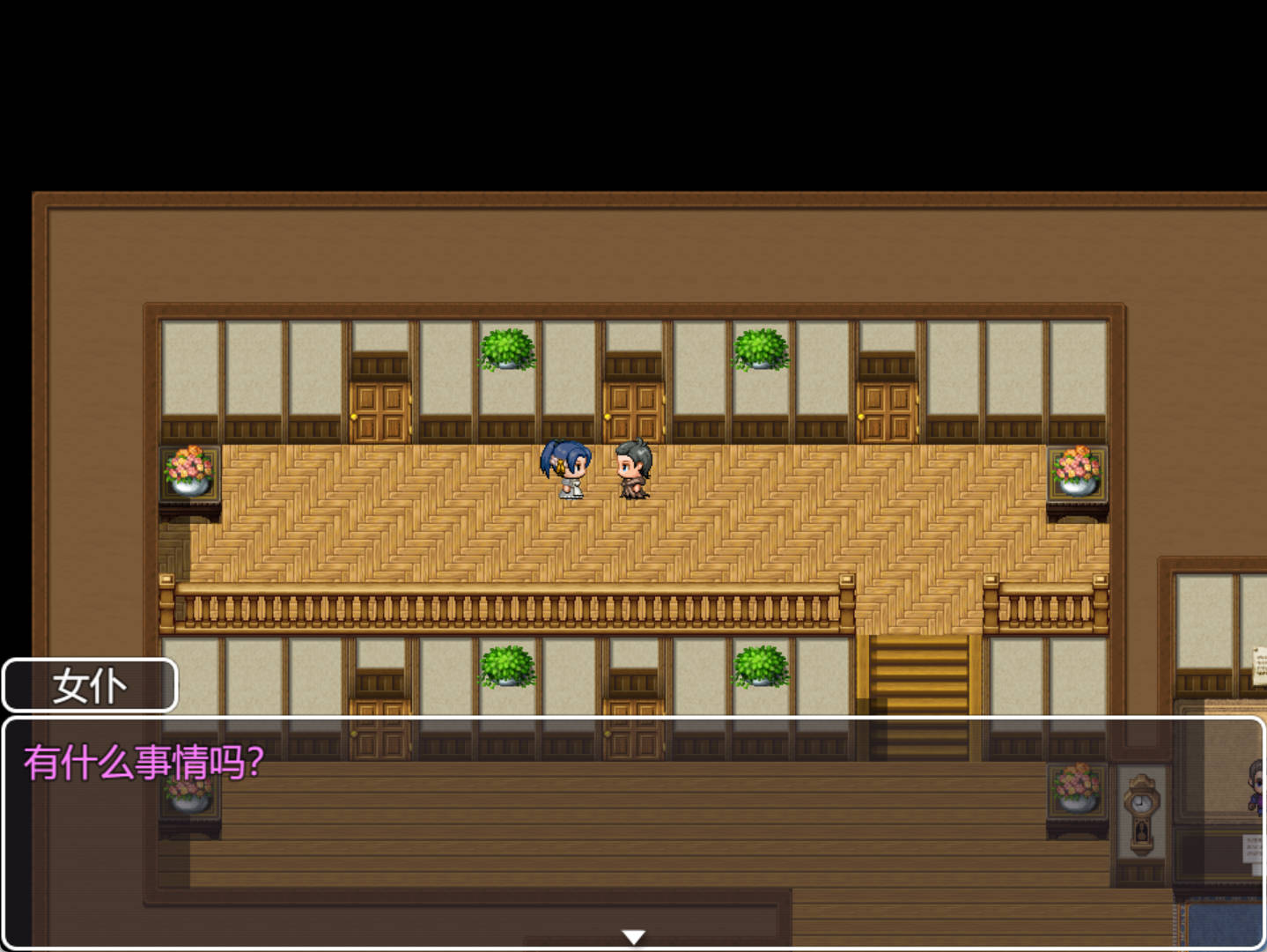Screen dimensions: 1267x952
Task: Click the plant pot above the lower-floor doors
Action: [506, 668]
